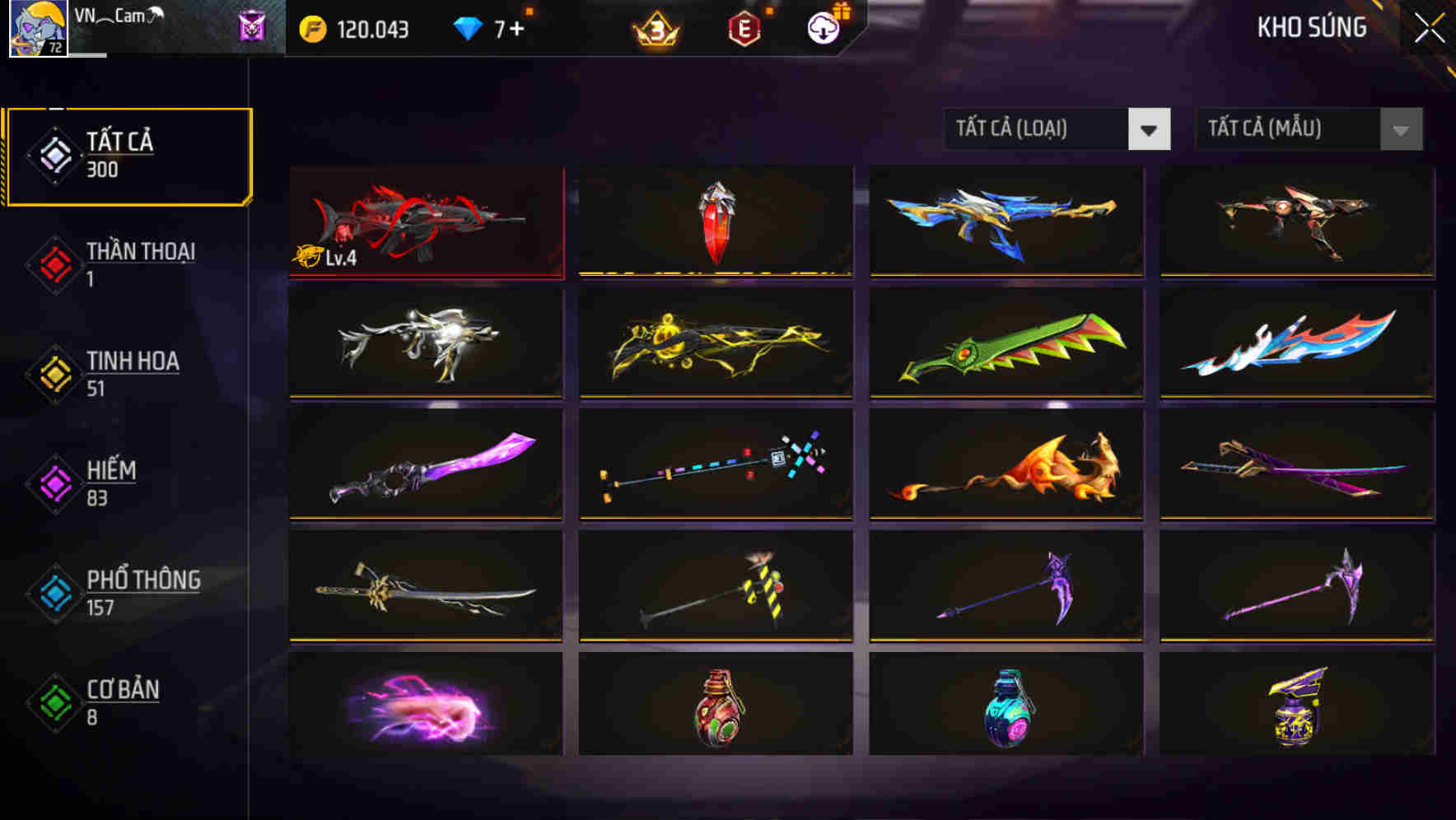Click the gift download icon in top bar
The image size is (1456, 820).
pos(823,26)
